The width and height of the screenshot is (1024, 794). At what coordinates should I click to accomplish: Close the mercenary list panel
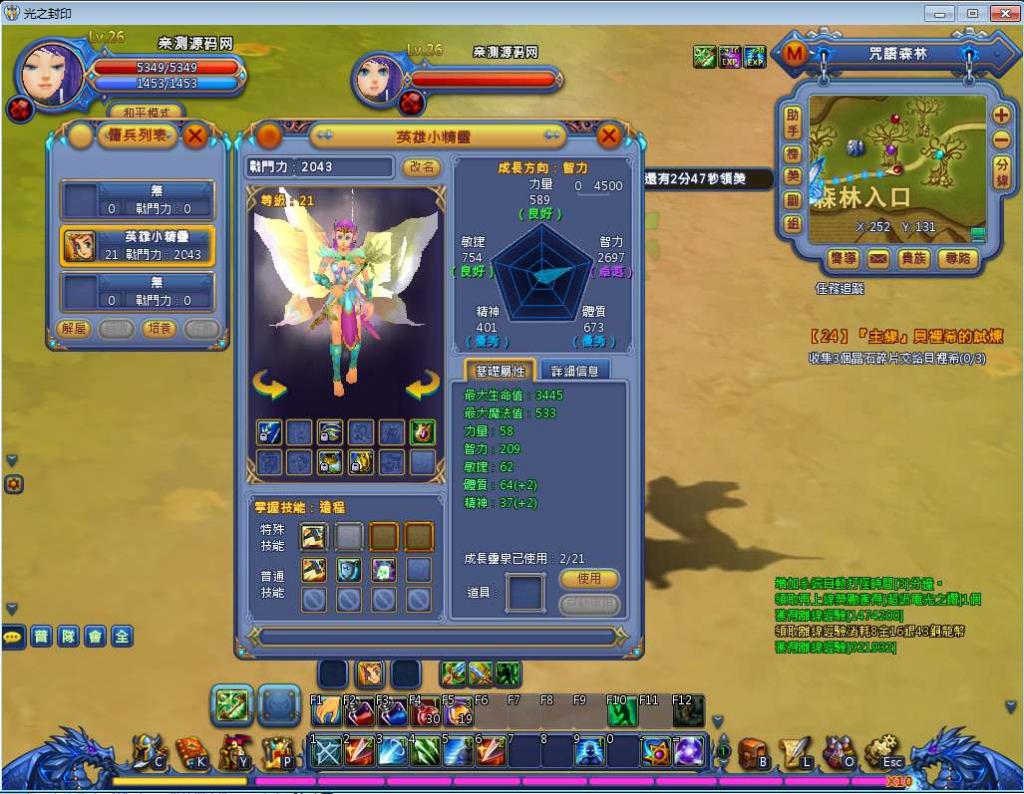coord(196,135)
